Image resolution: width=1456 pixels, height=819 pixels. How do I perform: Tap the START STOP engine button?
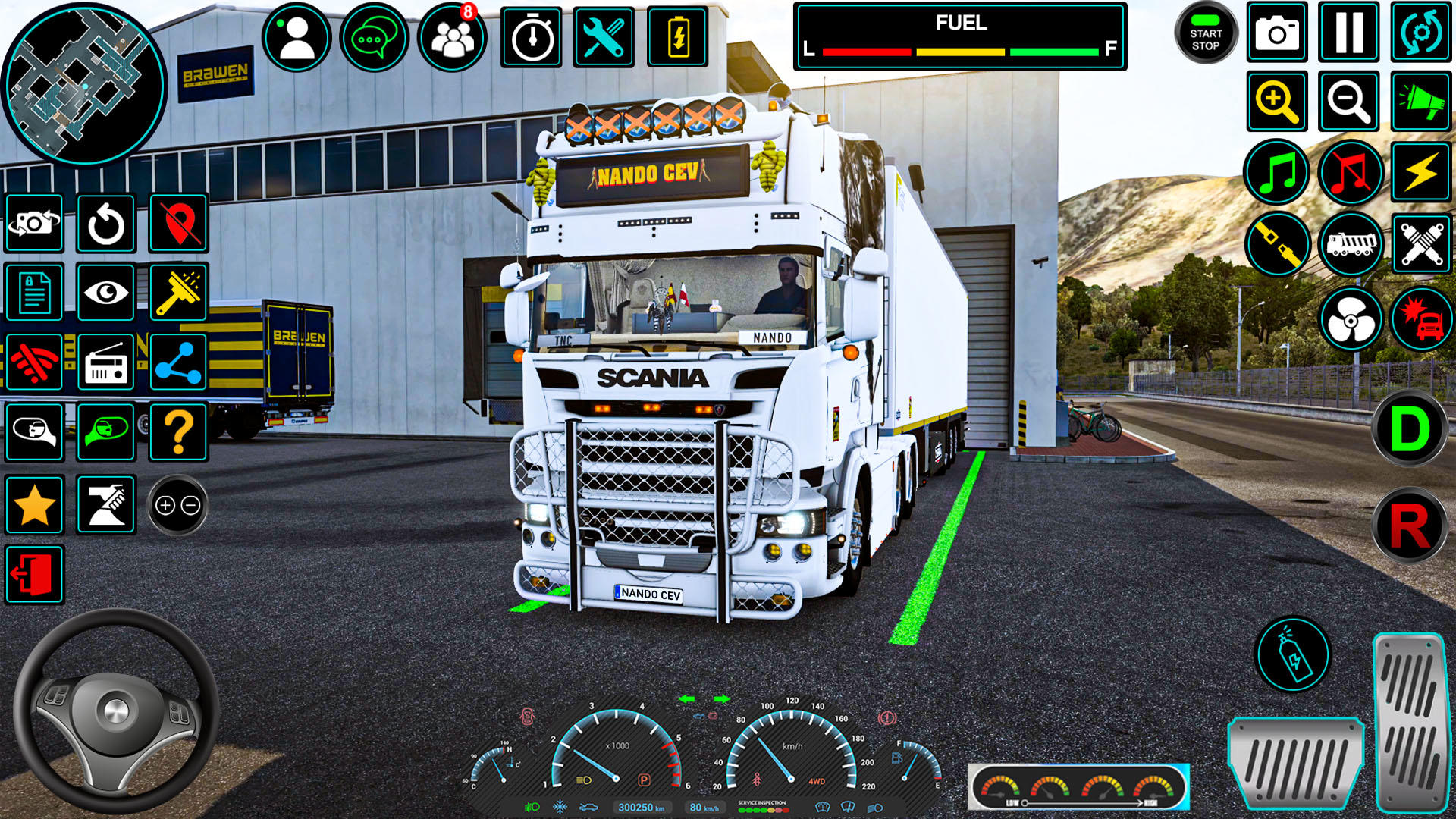[x=1205, y=34]
